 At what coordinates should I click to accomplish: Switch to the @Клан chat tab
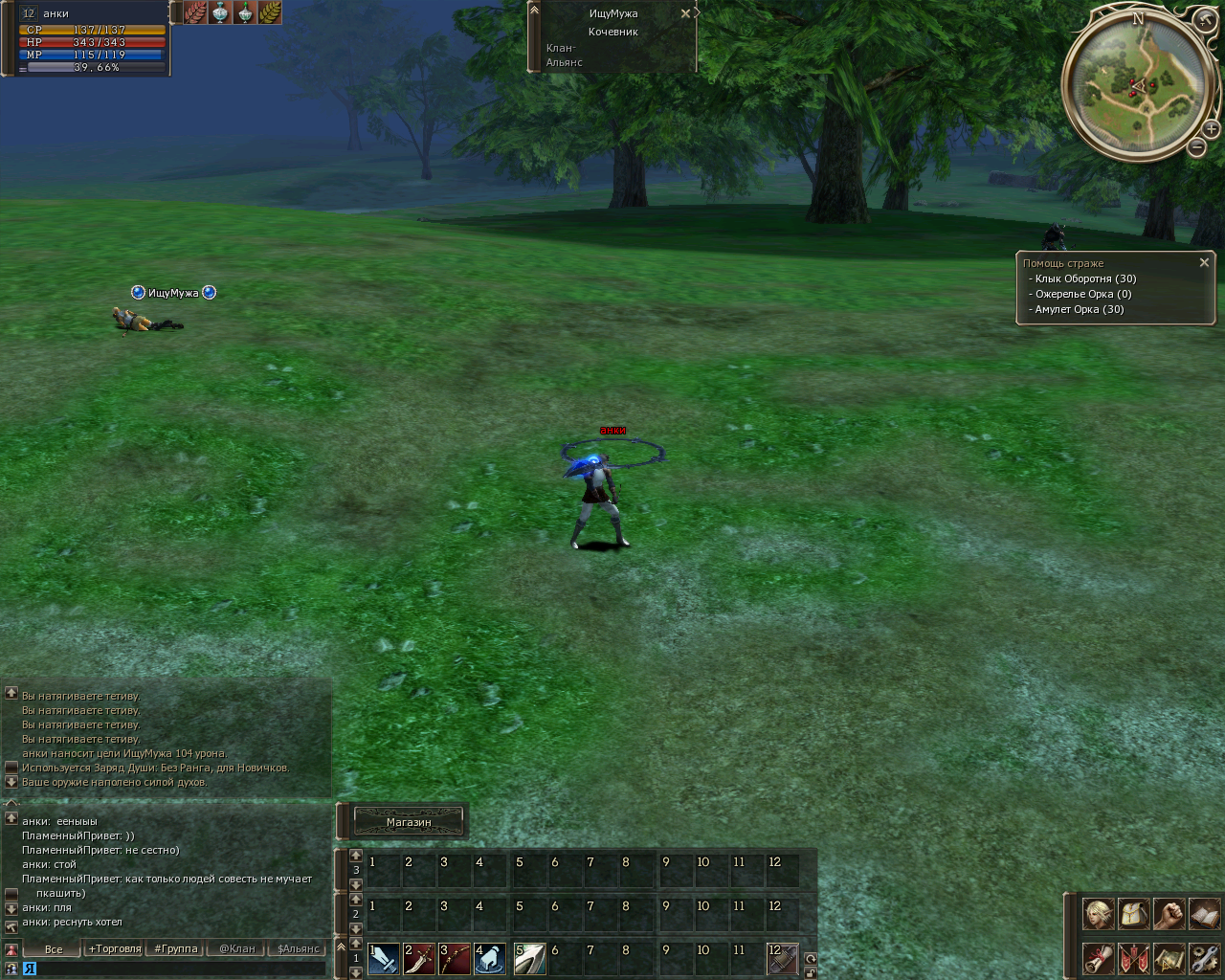(237, 948)
